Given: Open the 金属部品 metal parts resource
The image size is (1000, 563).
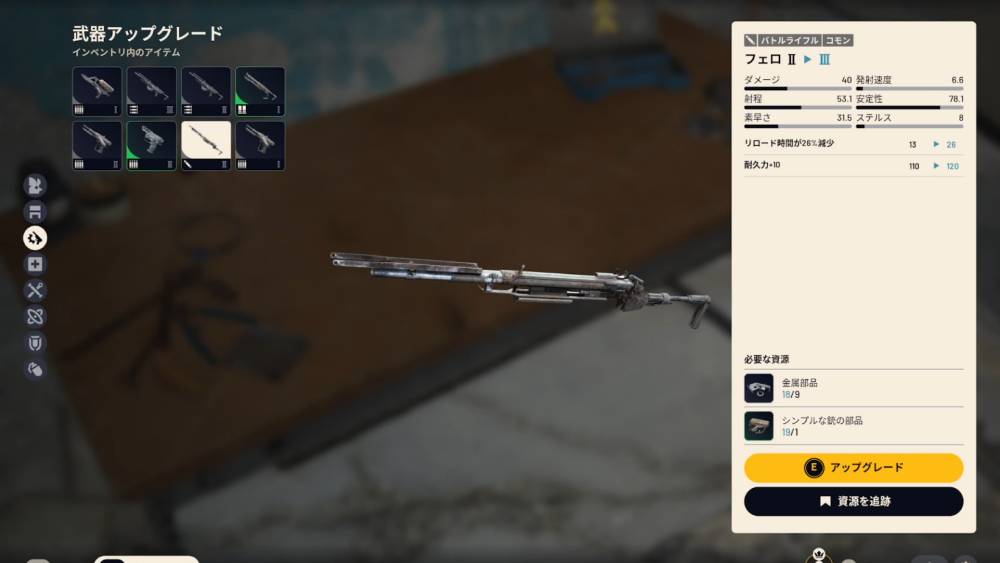Looking at the screenshot, I should click(853, 389).
